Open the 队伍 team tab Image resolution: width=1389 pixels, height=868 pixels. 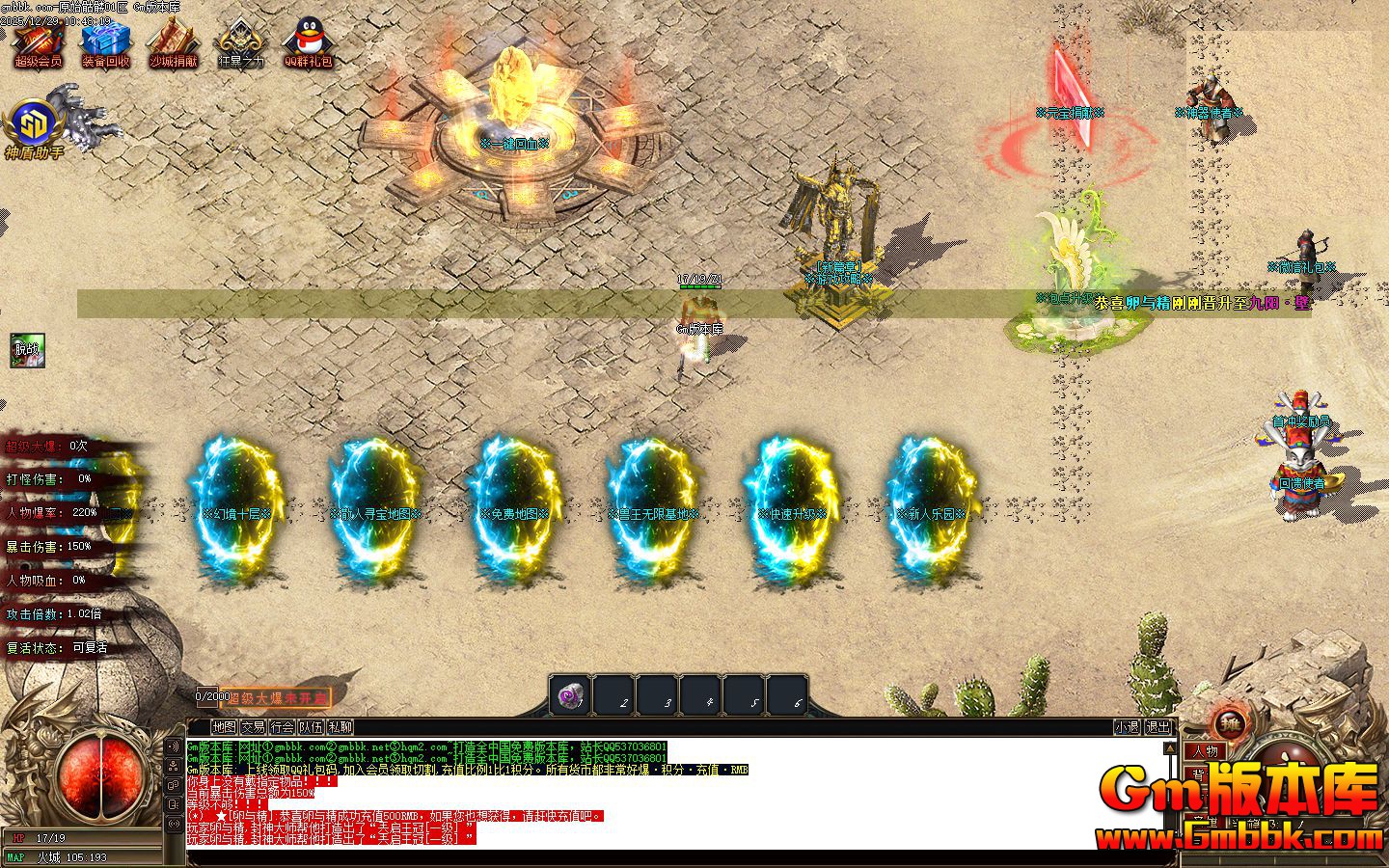(311, 727)
